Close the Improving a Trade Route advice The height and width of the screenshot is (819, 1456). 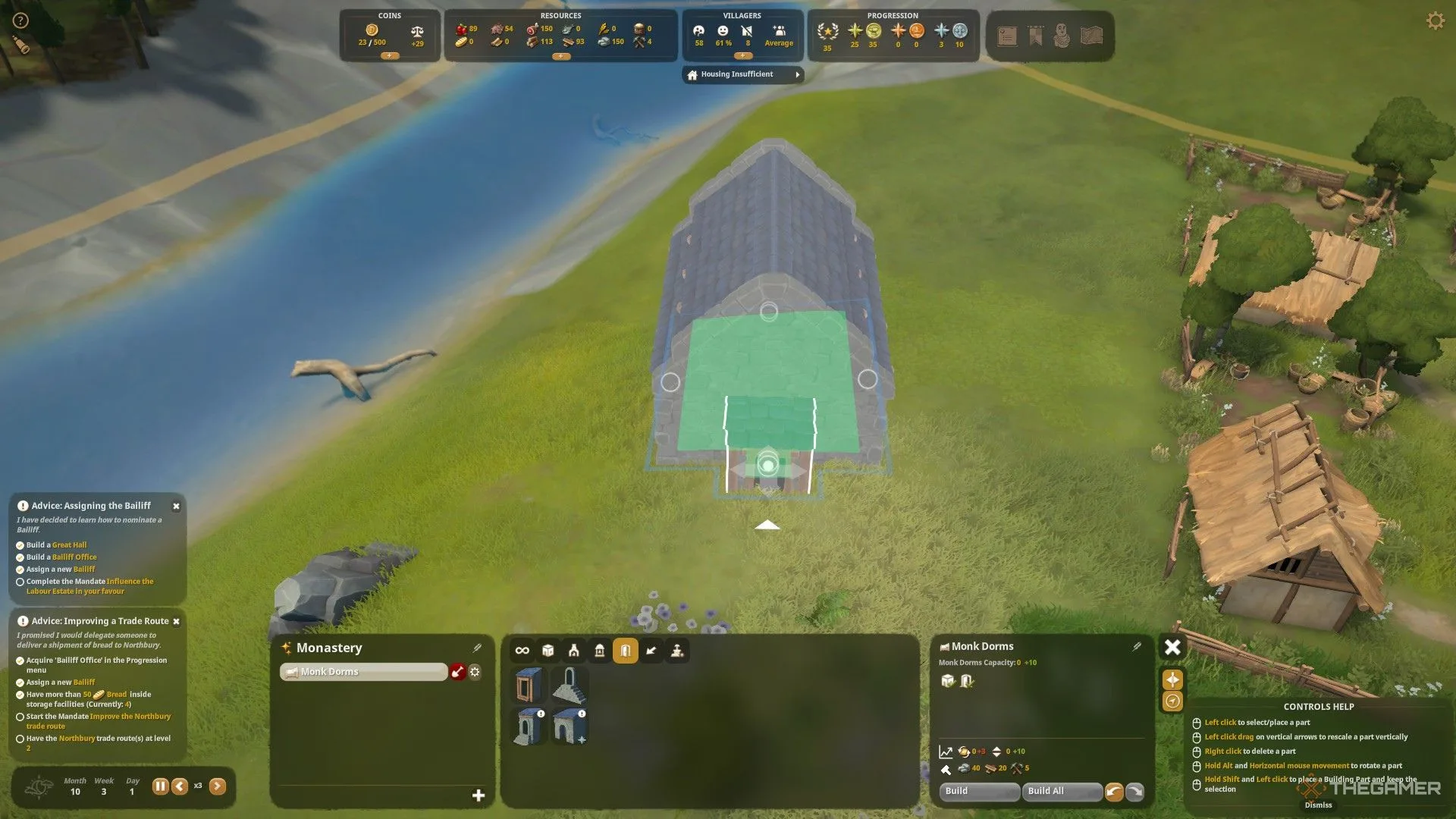click(x=176, y=622)
